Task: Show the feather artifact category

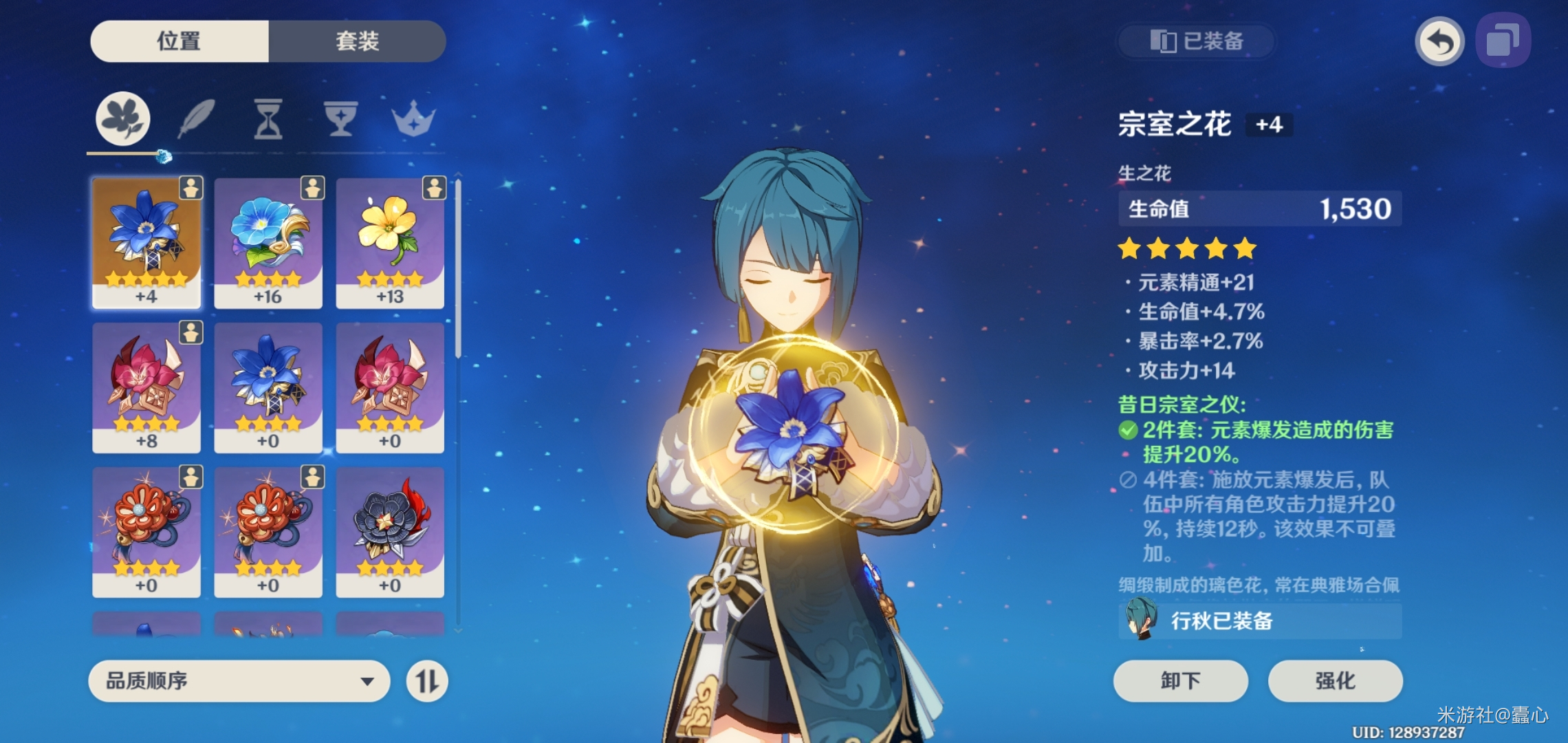Action: tap(197, 118)
